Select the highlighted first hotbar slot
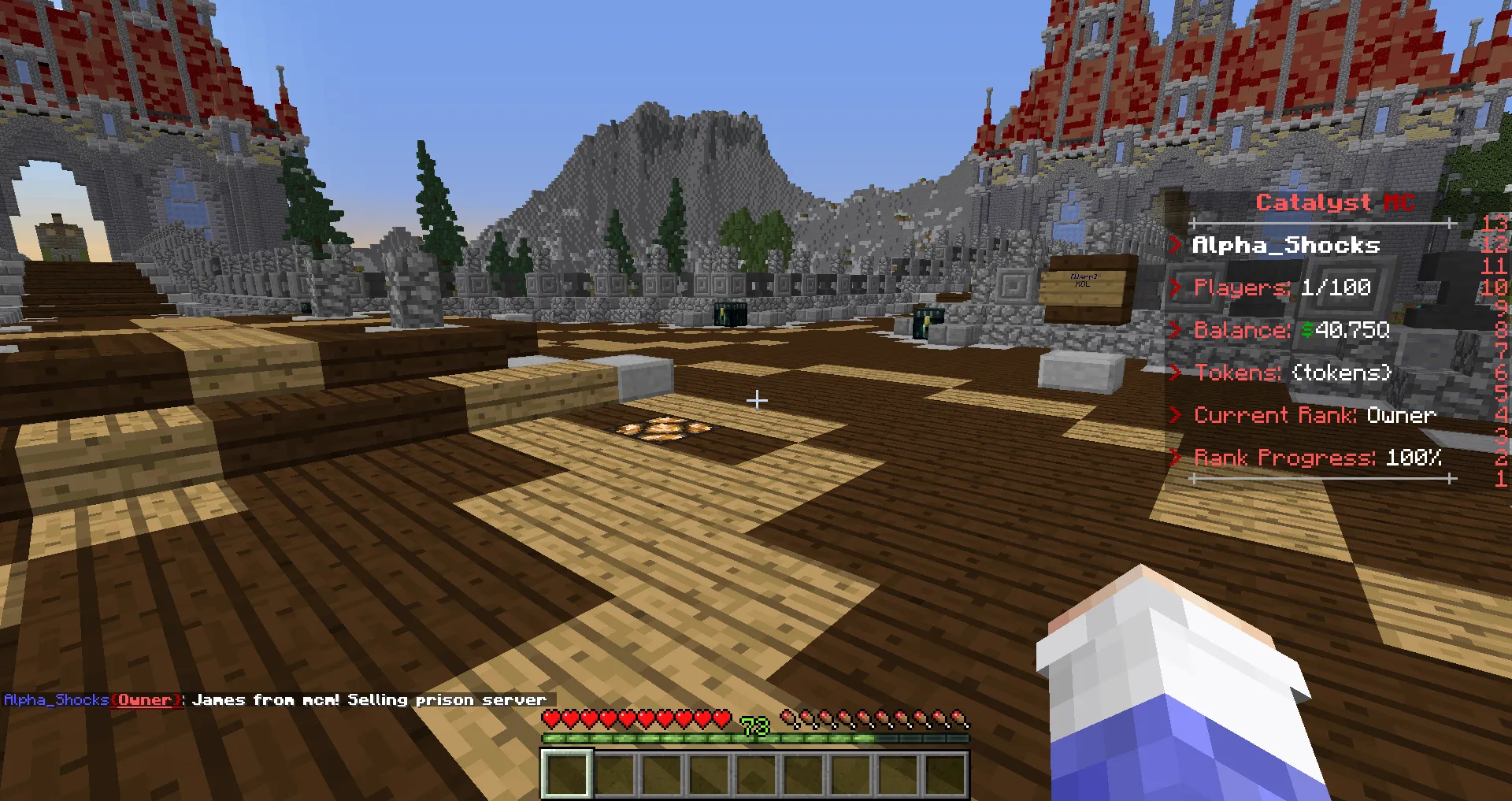 [566, 774]
